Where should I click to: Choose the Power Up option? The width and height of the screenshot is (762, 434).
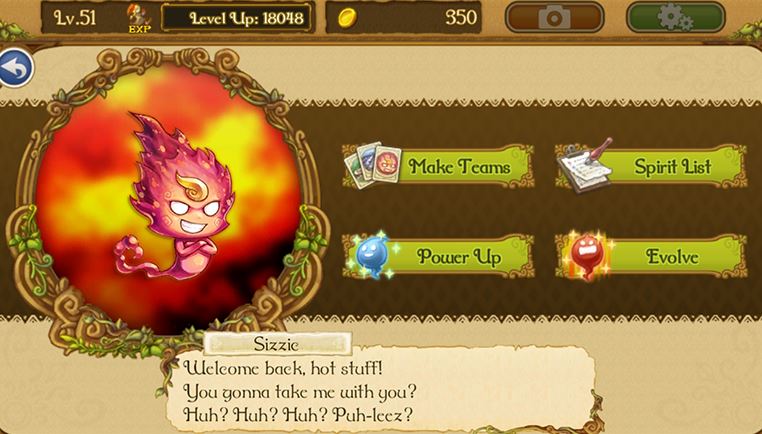[x=440, y=257]
